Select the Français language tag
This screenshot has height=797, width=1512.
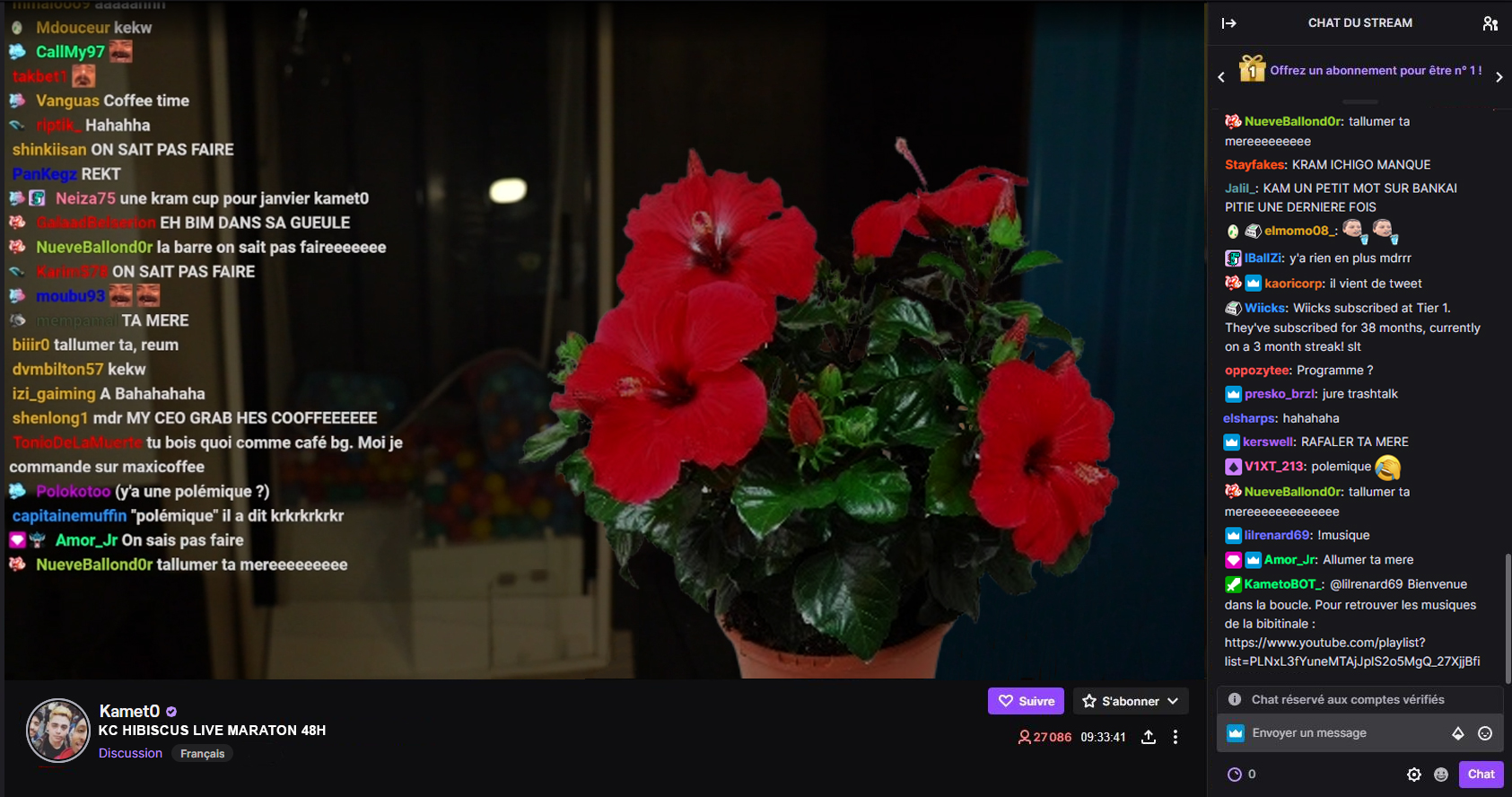coord(202,753)
